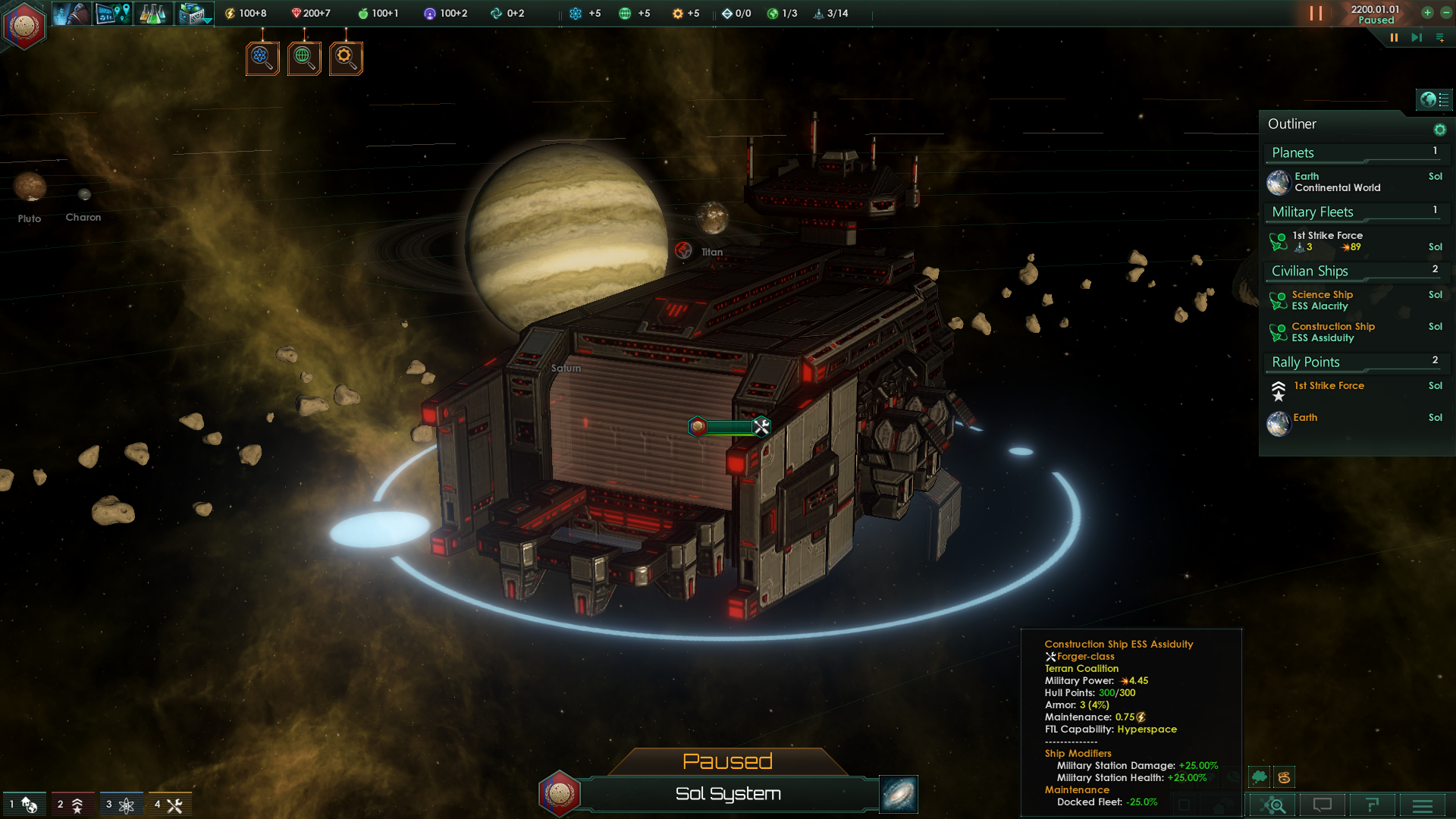1456x819 pixels.
Task: Open Outliner settings gear
Action: click(1439, 130)
